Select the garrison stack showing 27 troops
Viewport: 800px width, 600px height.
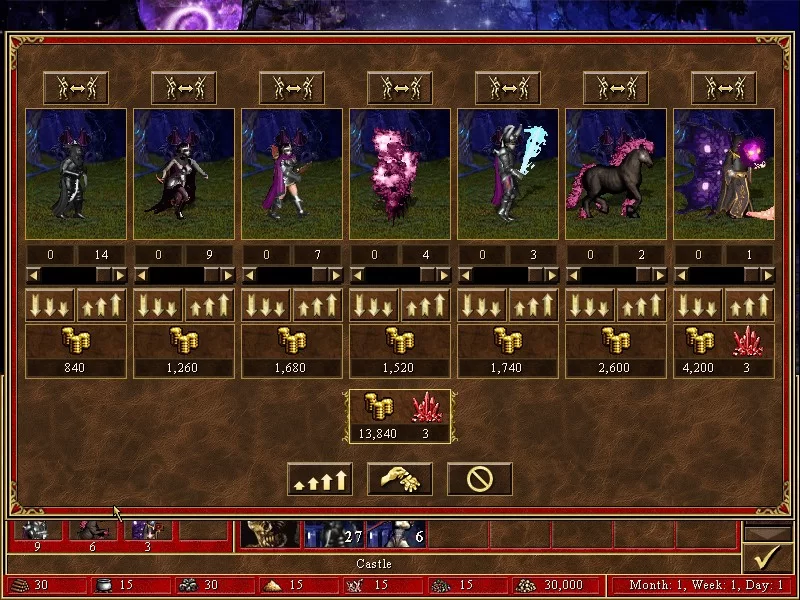pyautogui.click(x=334, y=535)
